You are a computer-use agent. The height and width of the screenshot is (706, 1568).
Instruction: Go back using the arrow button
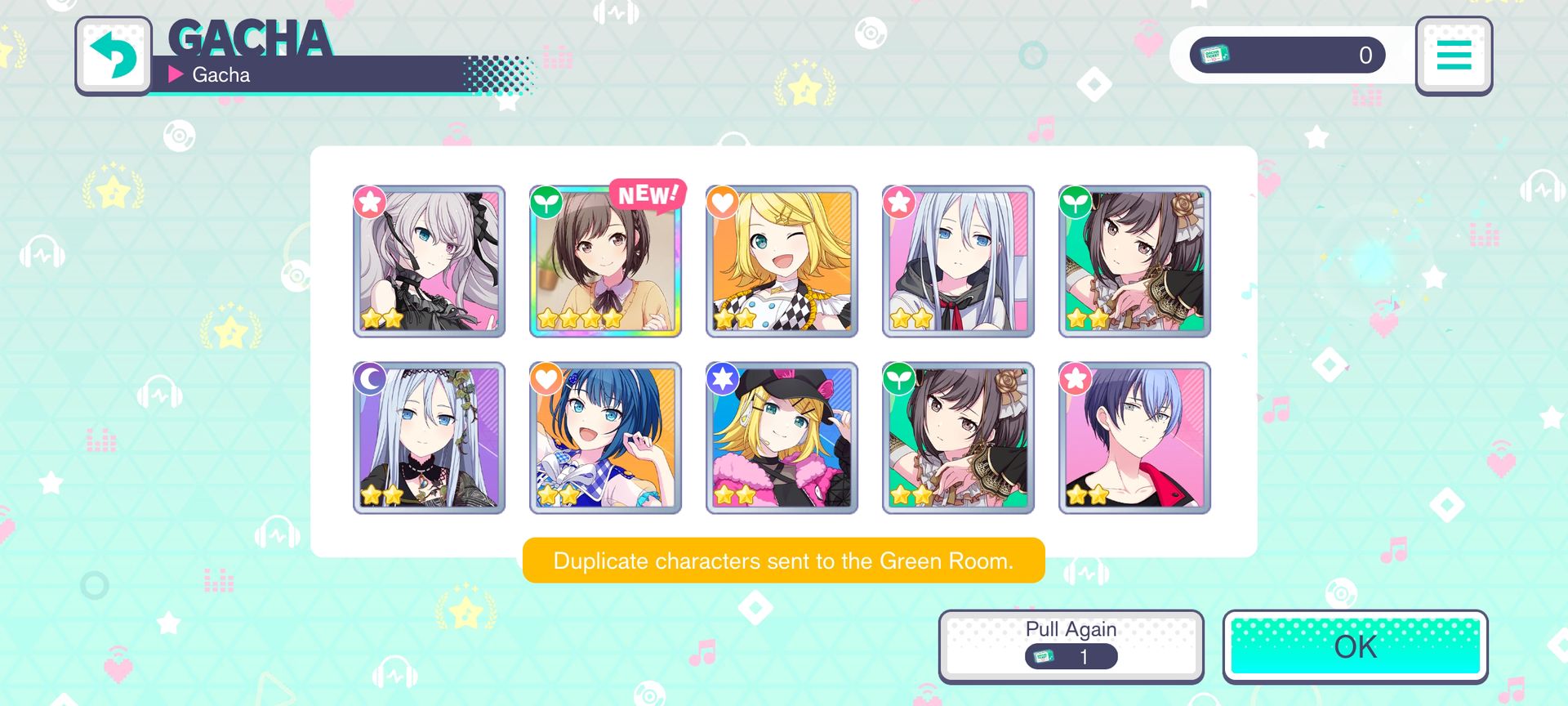114,56
